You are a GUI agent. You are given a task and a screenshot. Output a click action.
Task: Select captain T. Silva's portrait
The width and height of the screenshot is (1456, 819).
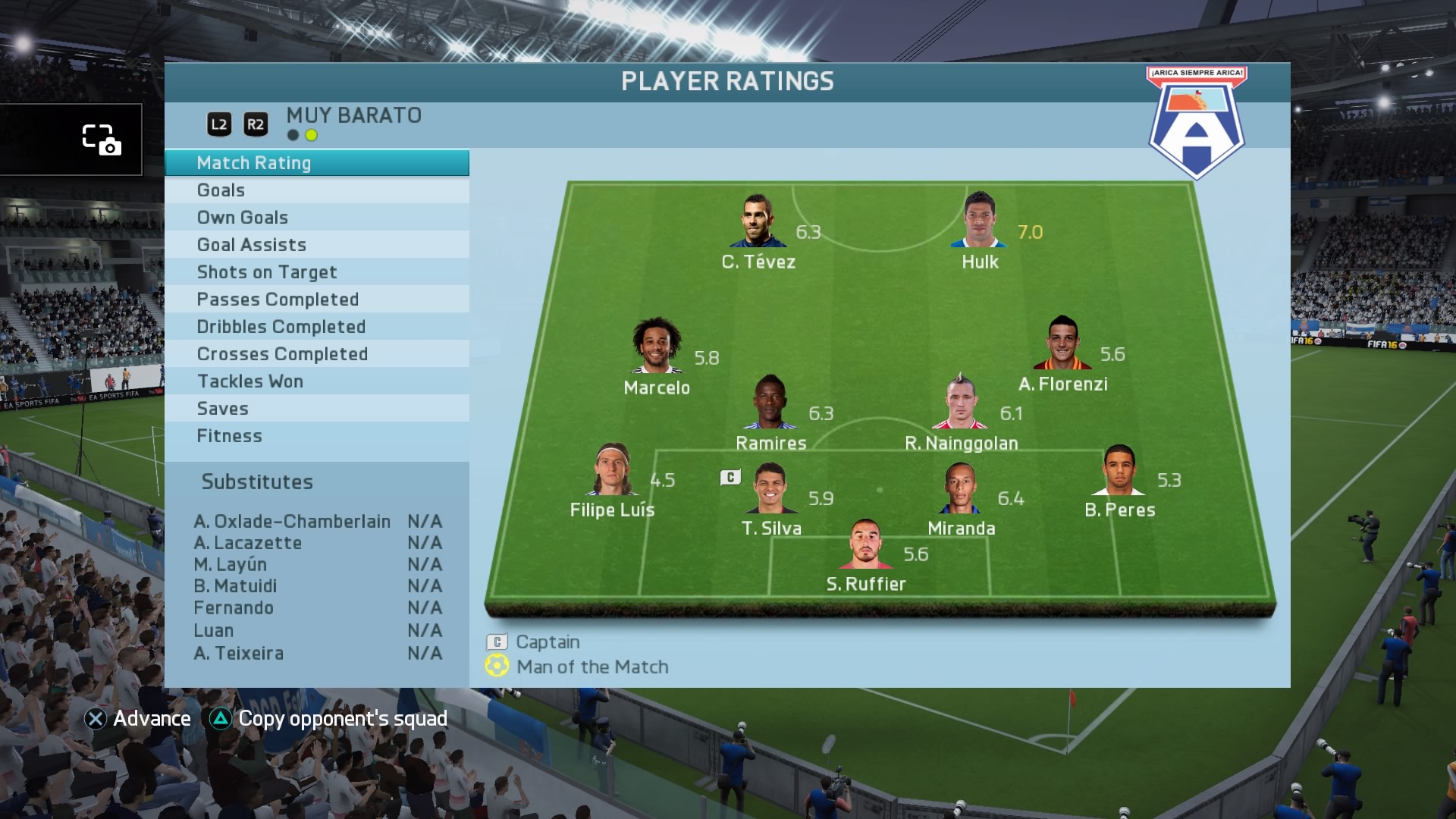[770, 488]
